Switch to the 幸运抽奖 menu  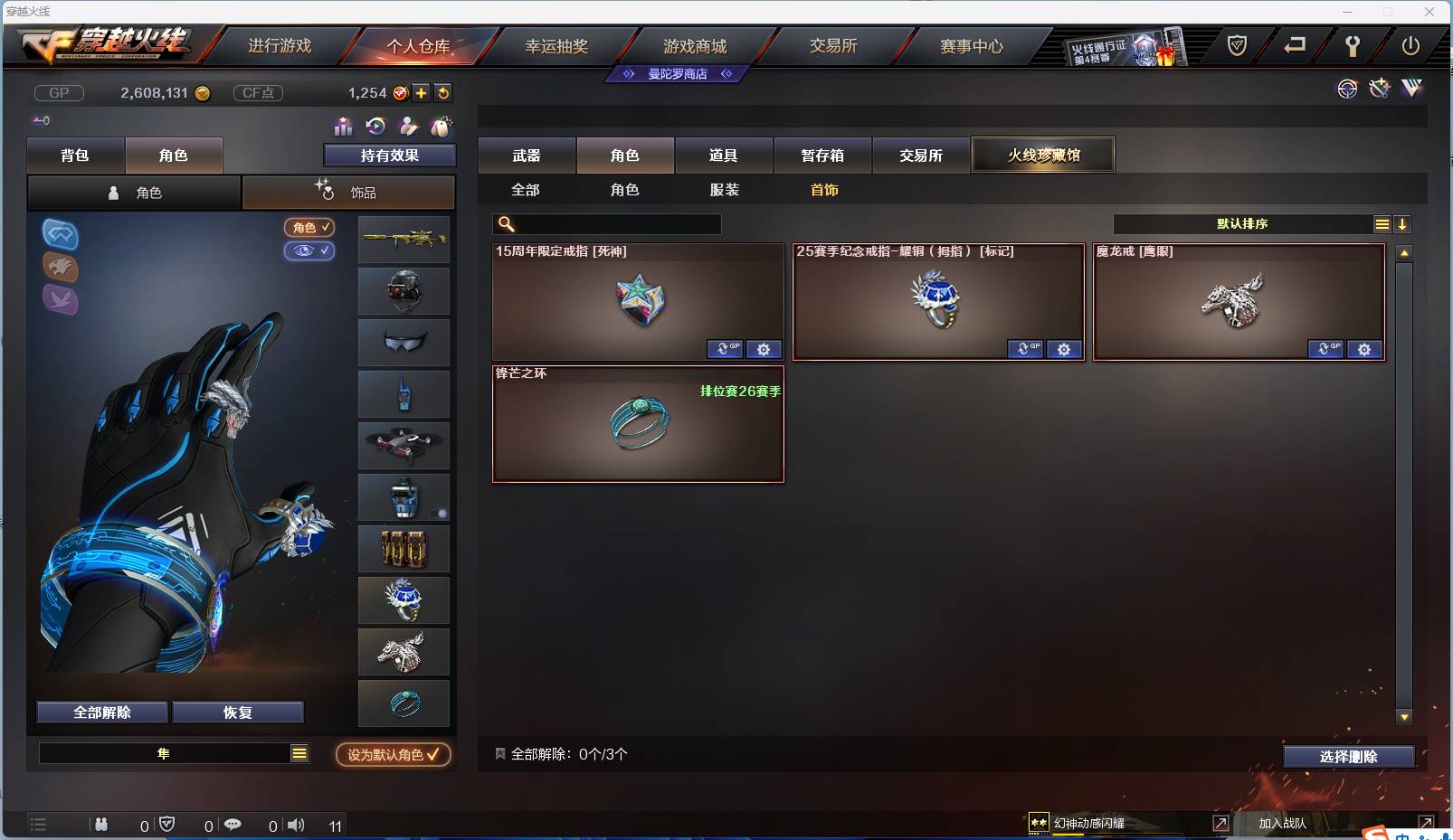point(557,45)
